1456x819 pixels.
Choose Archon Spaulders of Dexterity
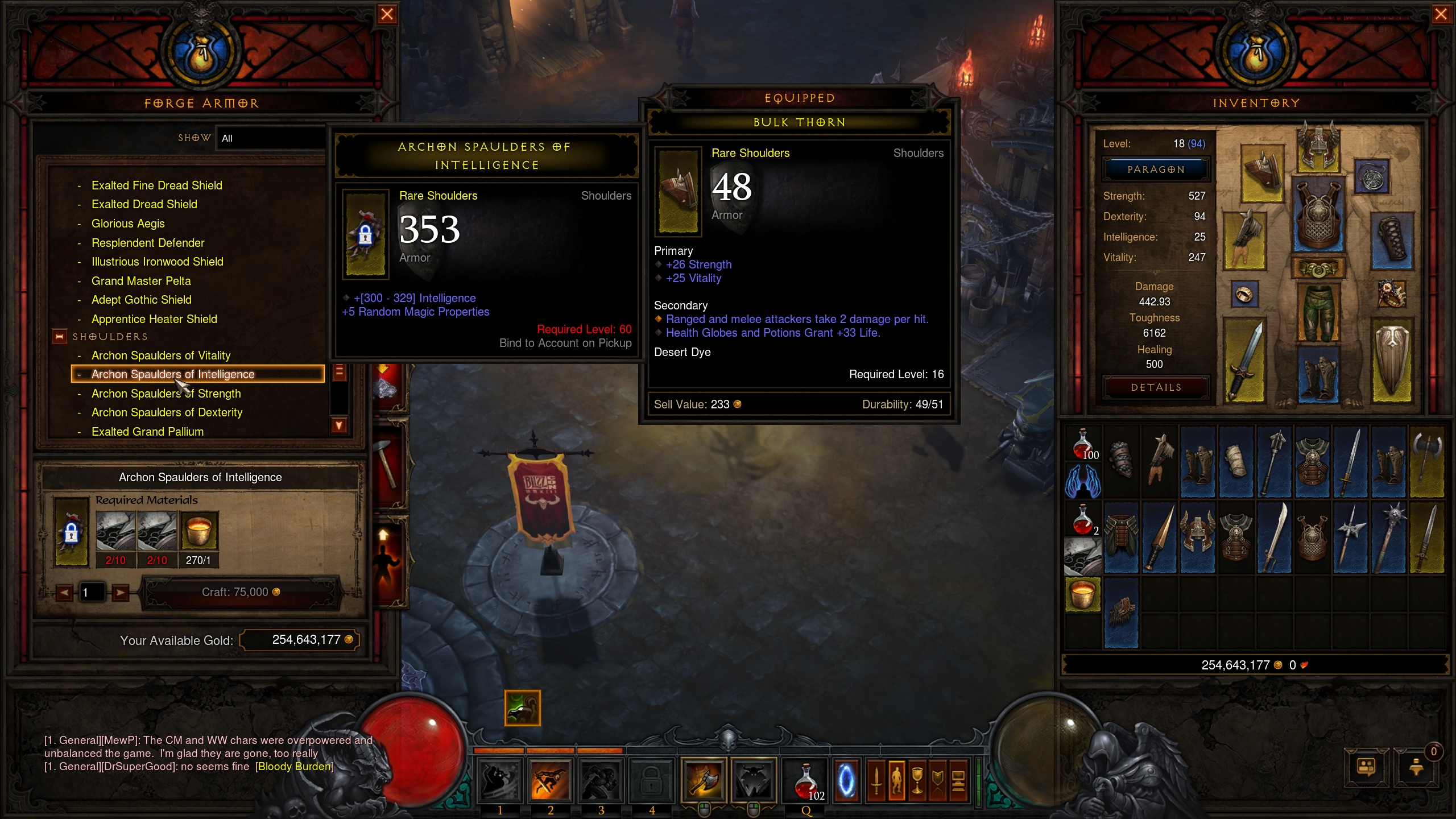click(x=167, y=412)
